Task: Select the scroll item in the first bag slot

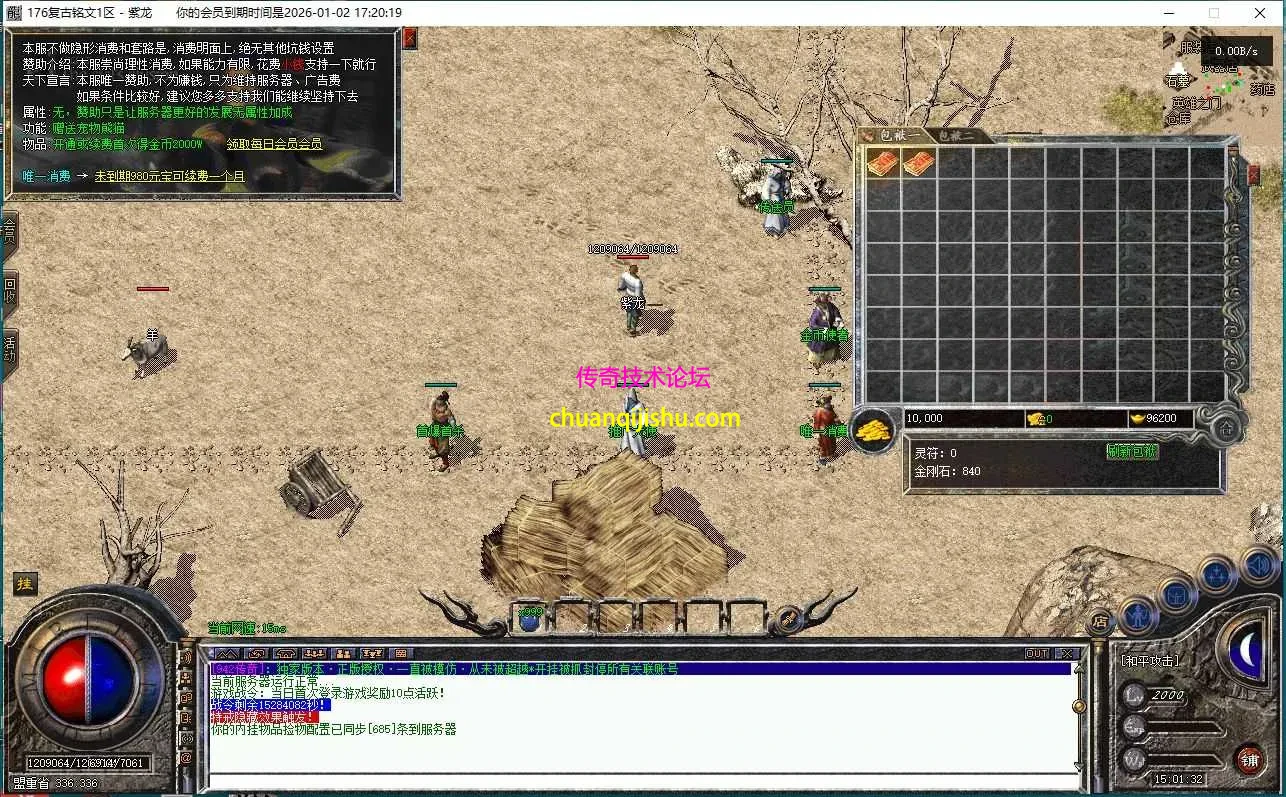Action: (x=881, y=163)
